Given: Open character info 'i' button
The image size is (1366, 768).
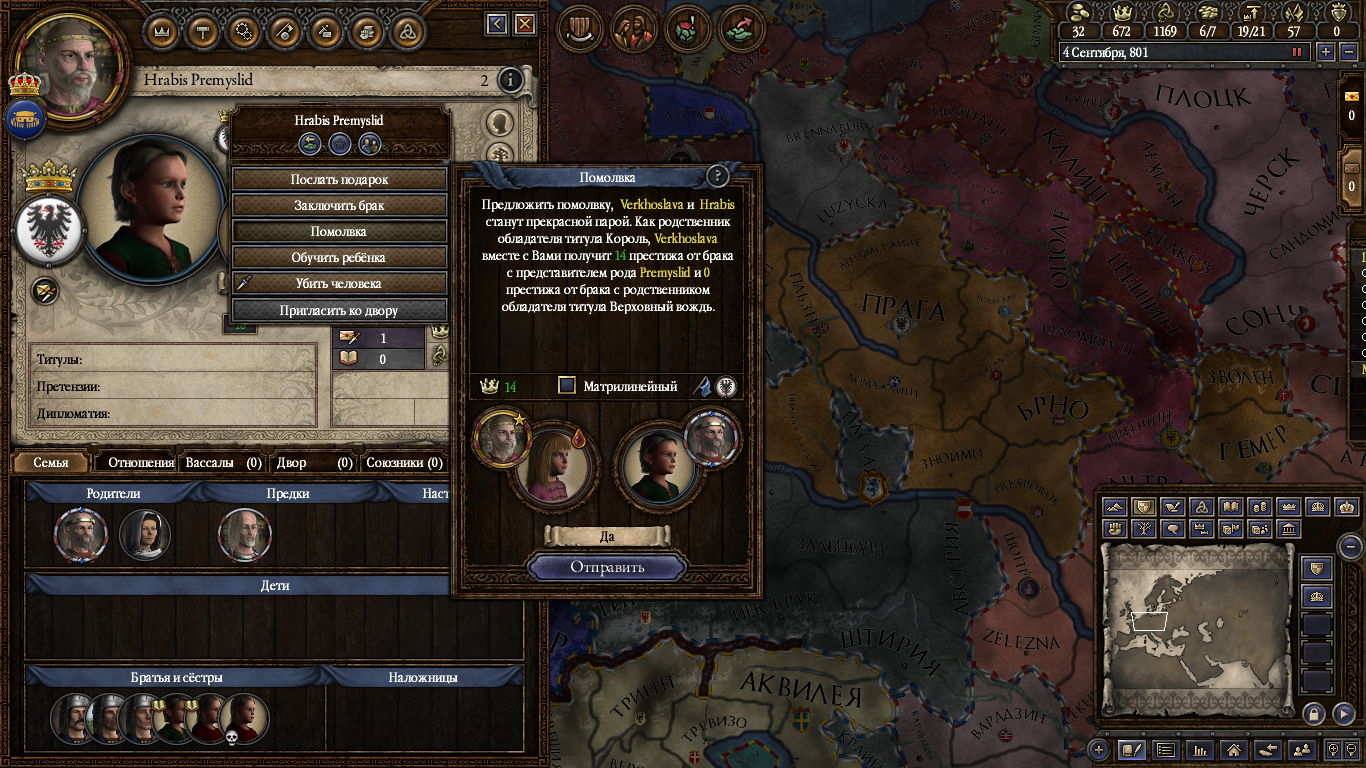Looking at the screenshot, I should (x=511, y=80).
